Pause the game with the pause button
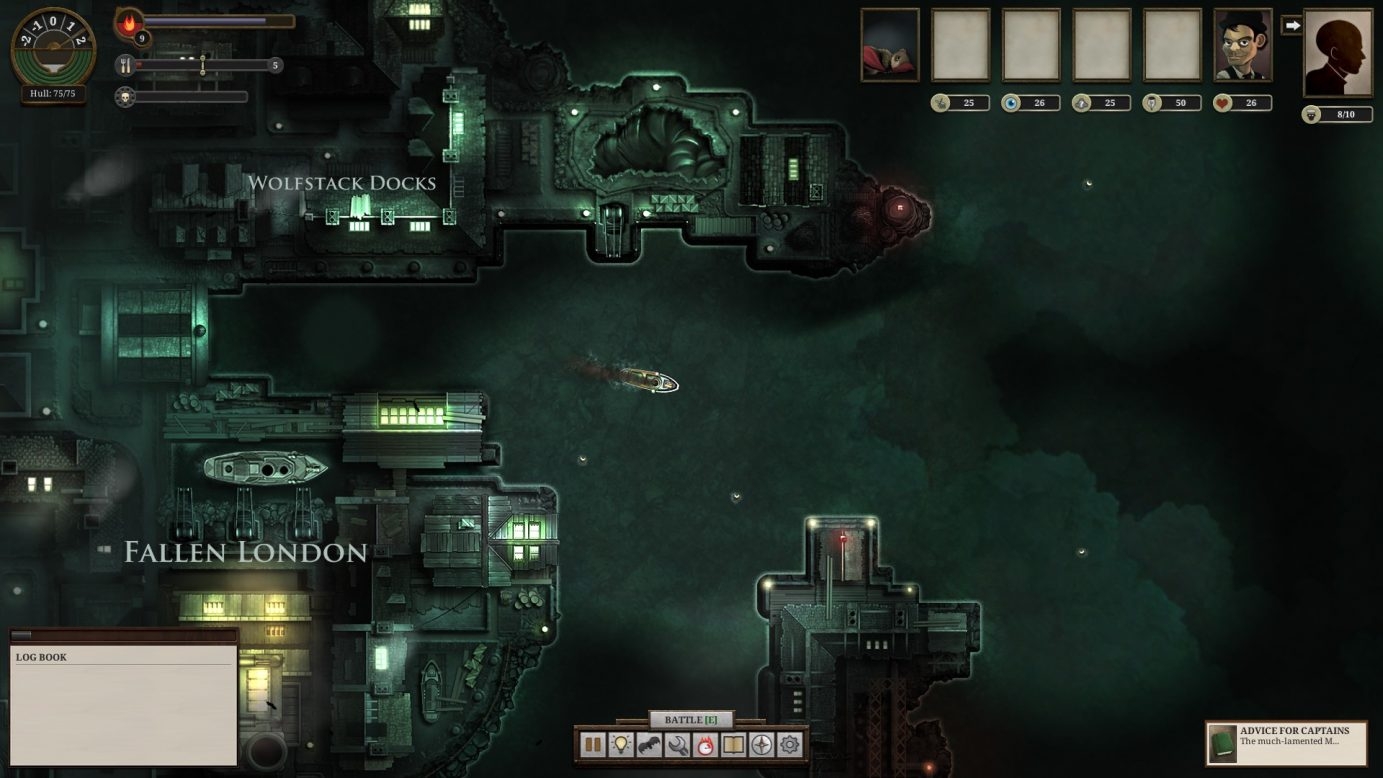 pyautogui.click(x=593, y=745)
